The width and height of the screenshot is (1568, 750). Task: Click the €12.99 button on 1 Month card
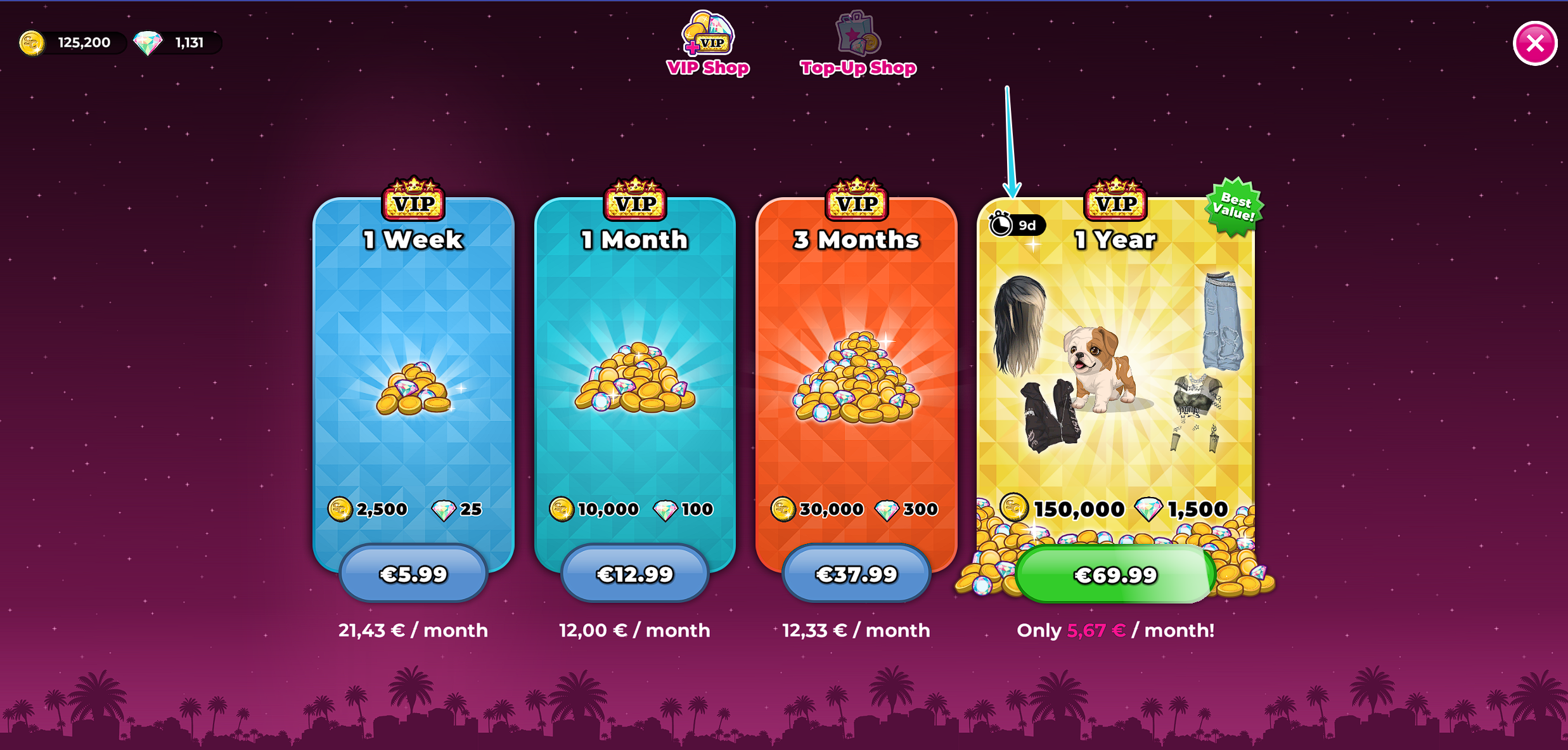click(634, 573)
